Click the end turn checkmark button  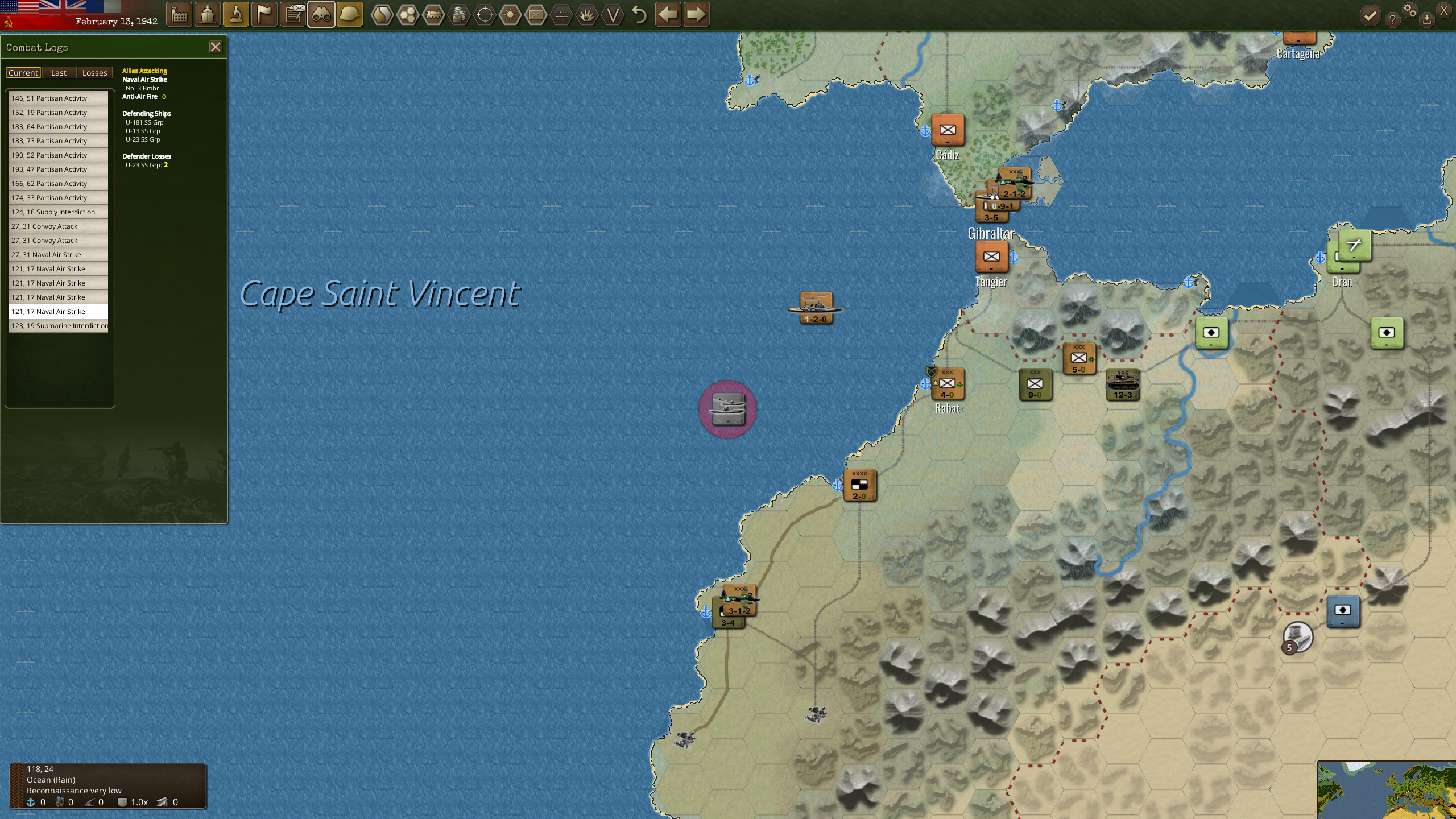pos(1370,15)
